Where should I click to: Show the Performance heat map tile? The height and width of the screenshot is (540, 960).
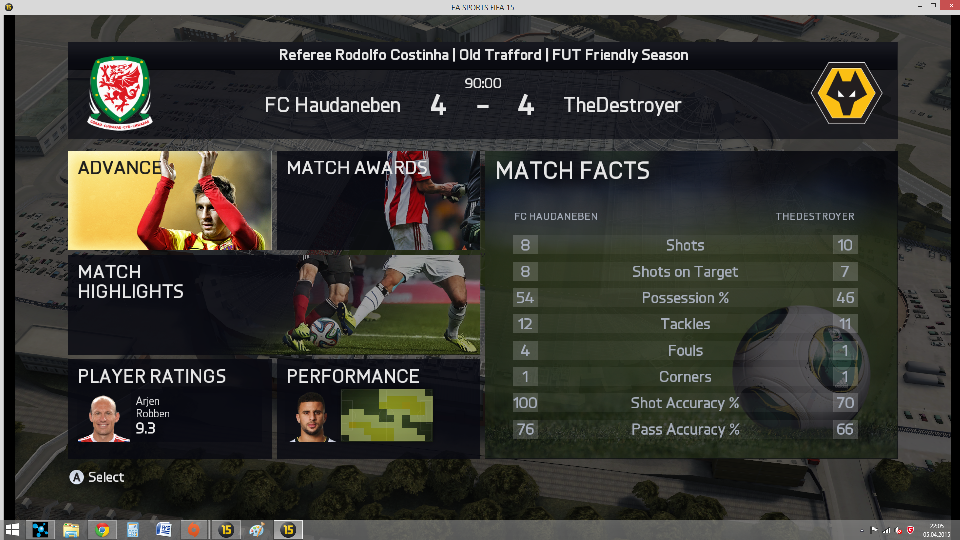click(377, 408)
